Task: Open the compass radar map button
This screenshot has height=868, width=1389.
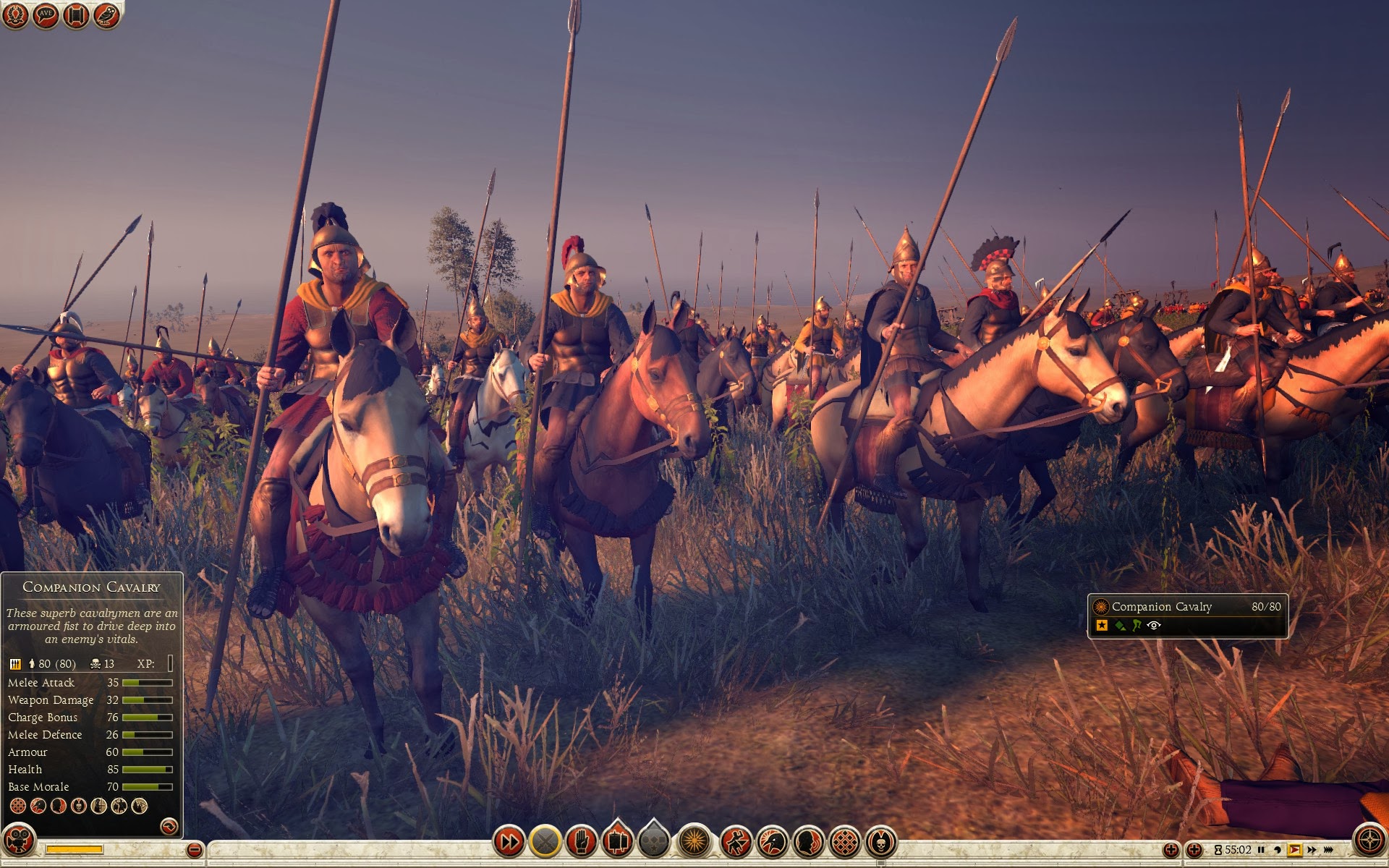Action: [1369, 841]
